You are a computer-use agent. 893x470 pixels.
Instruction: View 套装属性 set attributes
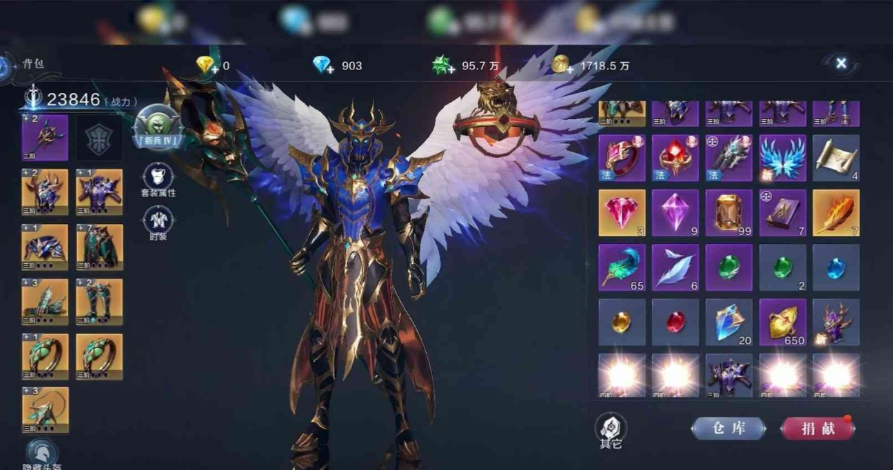click(158, 182)
